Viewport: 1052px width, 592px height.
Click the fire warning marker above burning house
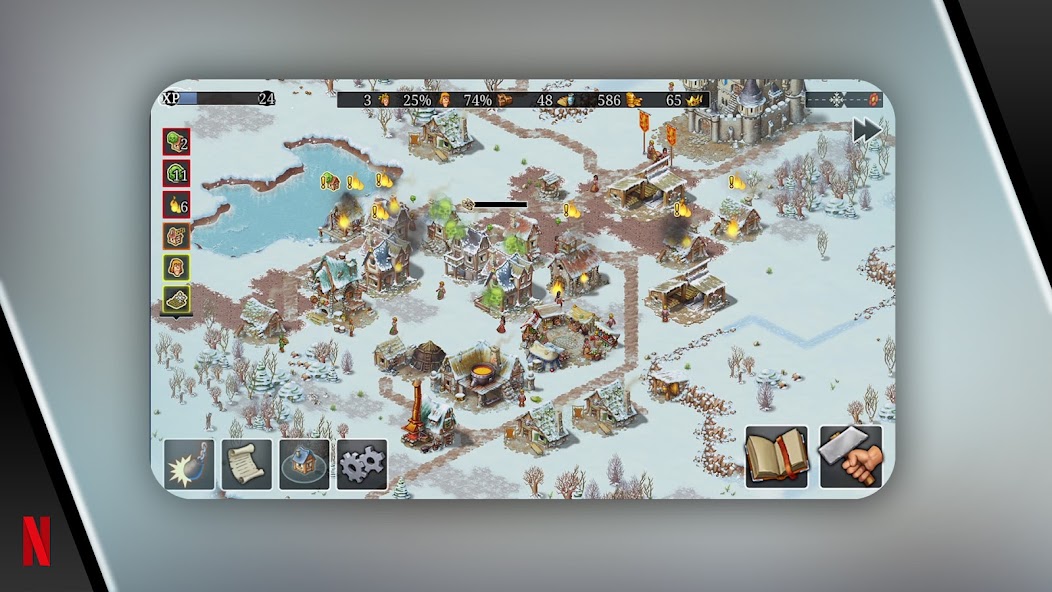(x=355, y=183)
